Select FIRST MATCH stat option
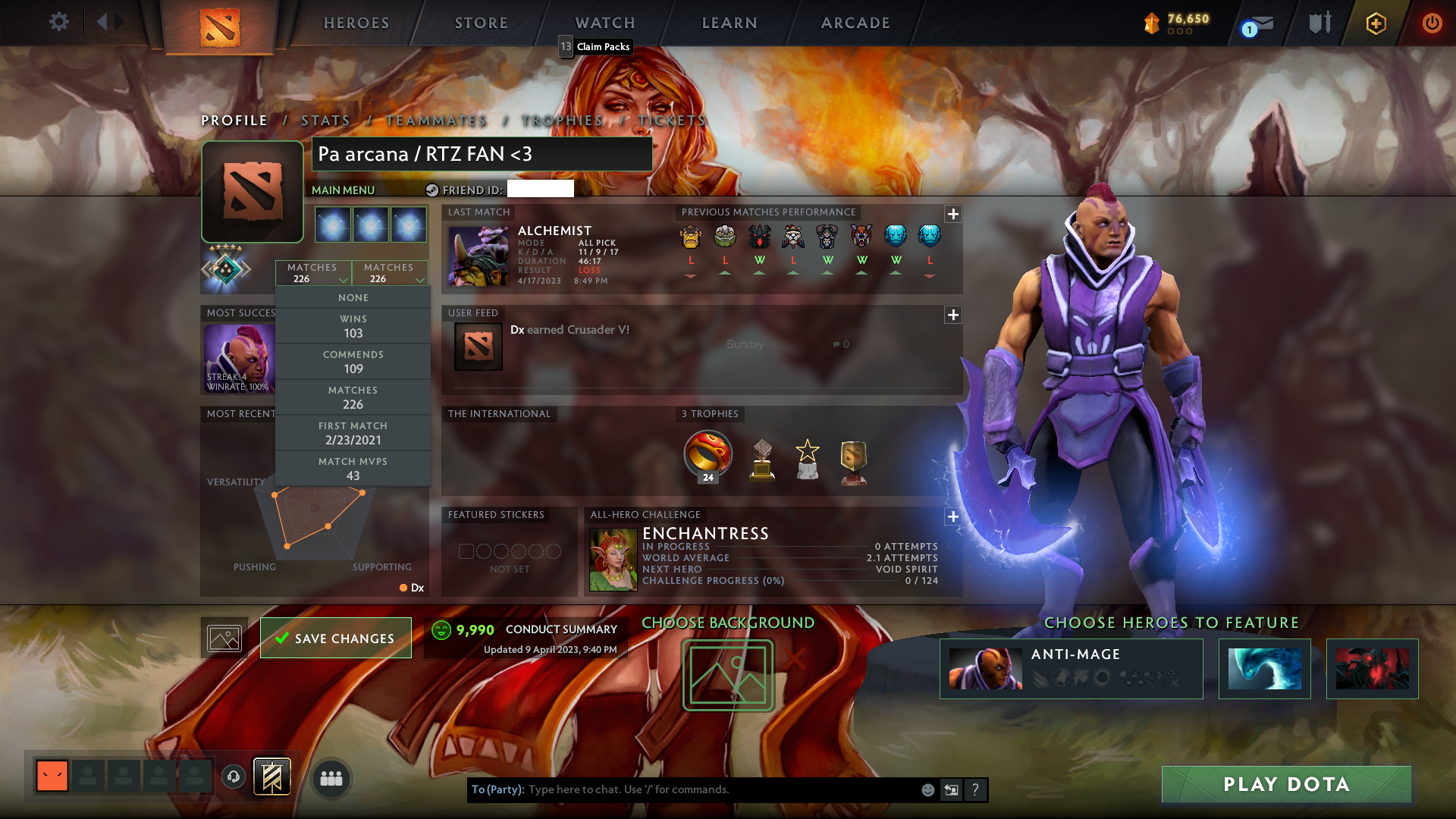 point(353,432)
